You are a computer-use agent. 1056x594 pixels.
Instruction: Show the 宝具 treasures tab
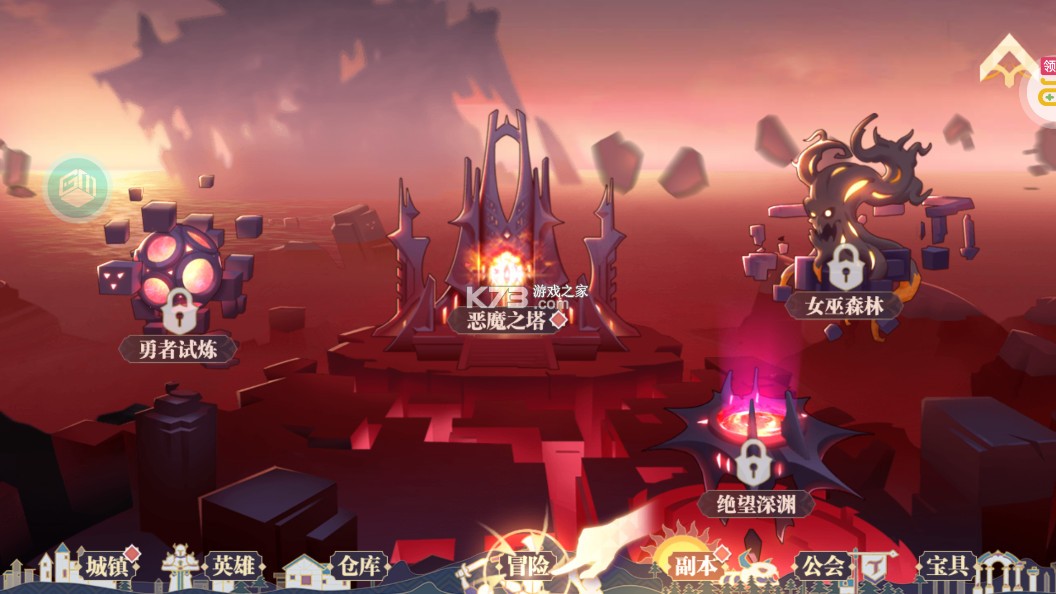[945, 565]
